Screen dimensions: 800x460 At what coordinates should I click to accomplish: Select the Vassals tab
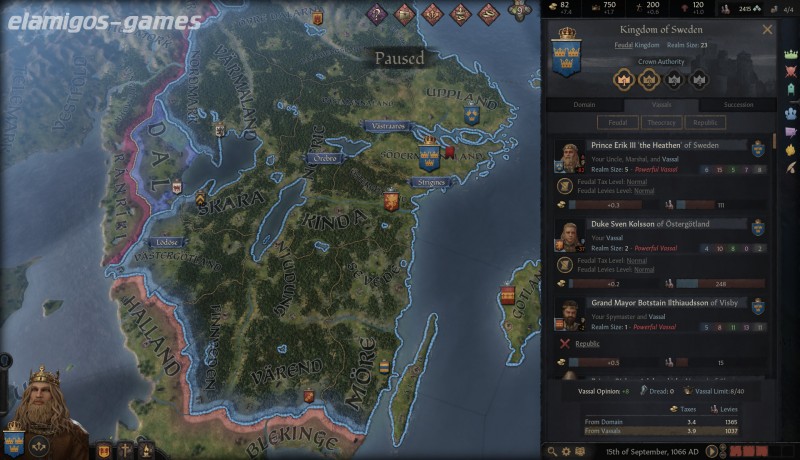coord(661,105)
